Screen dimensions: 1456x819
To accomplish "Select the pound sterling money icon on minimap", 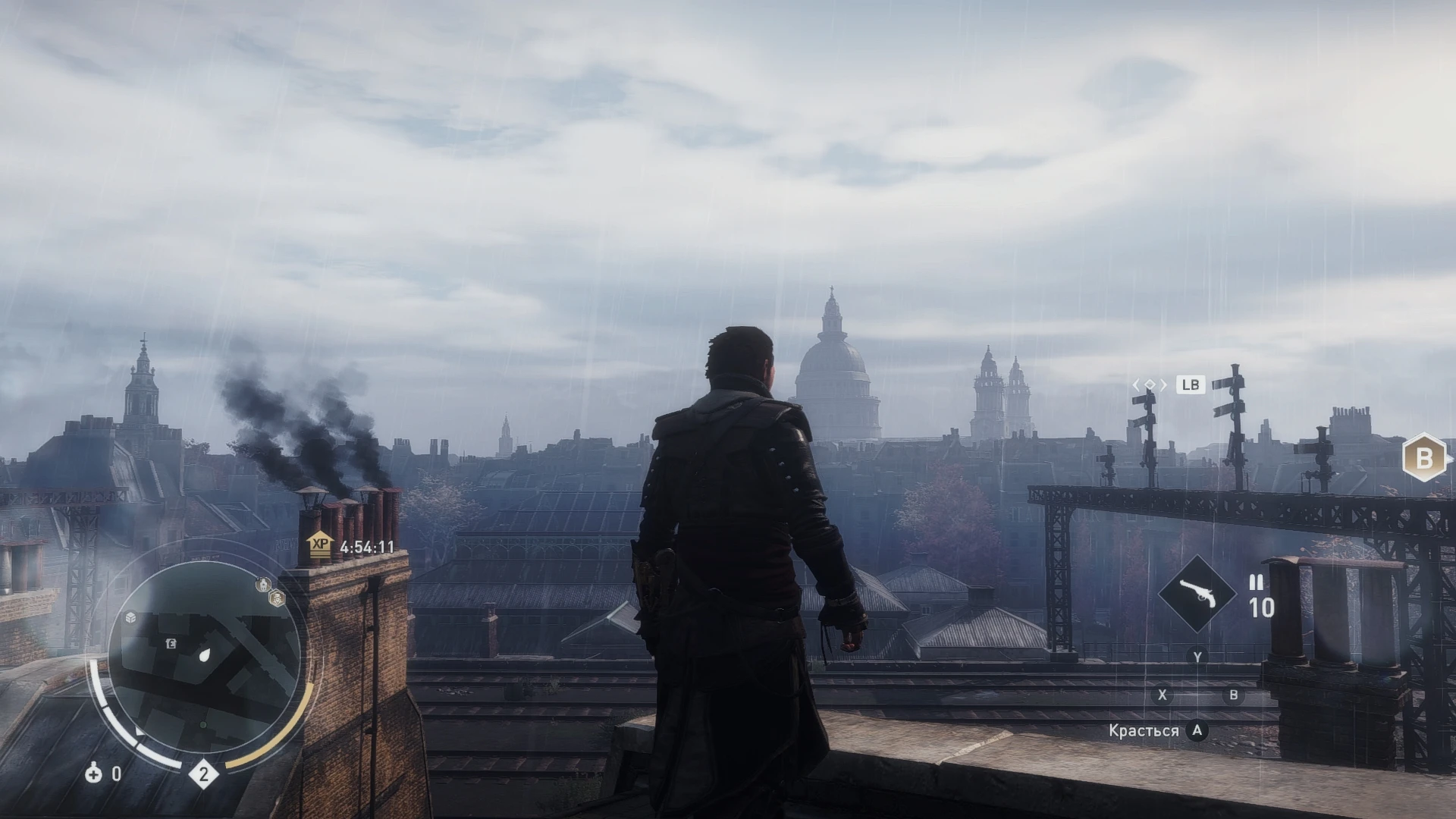I will point(171,643).
